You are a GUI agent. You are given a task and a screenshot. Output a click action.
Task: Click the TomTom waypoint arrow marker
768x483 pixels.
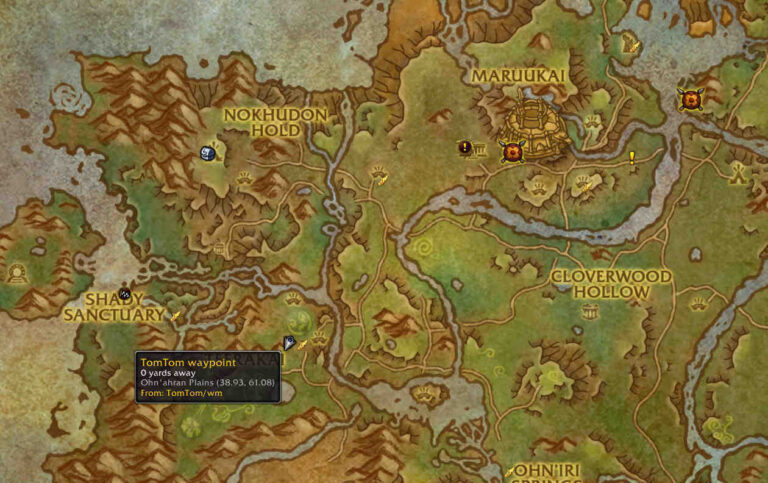(288, 343)
